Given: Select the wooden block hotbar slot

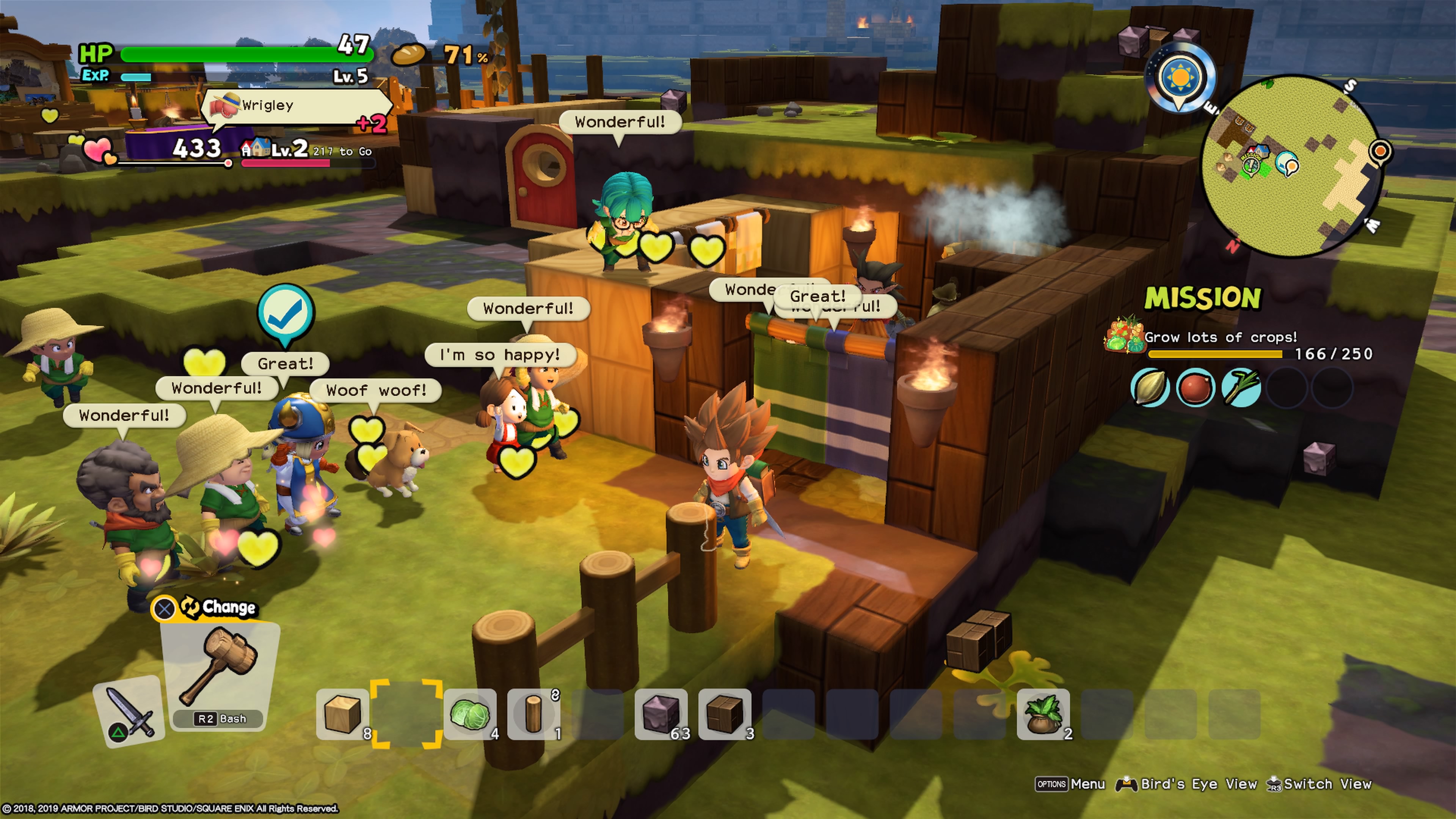Looking at the screenshot, I should click(342, 714).
